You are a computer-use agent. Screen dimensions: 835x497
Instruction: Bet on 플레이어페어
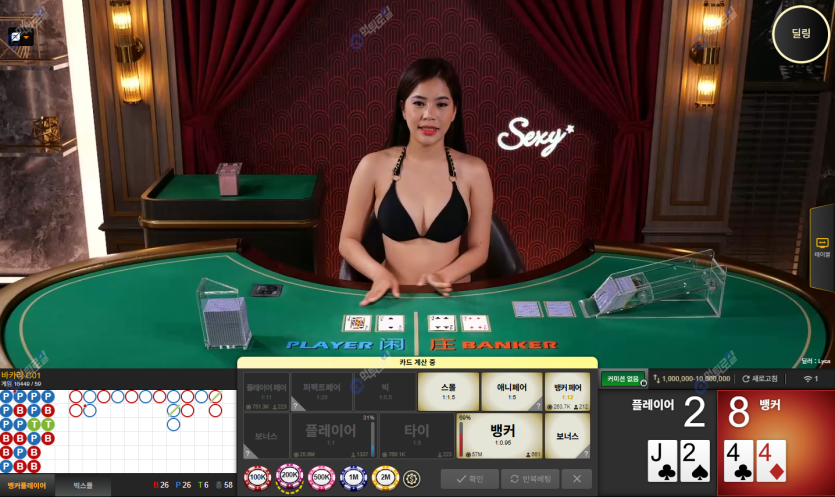pyautogui.click(x=267, y=391)
